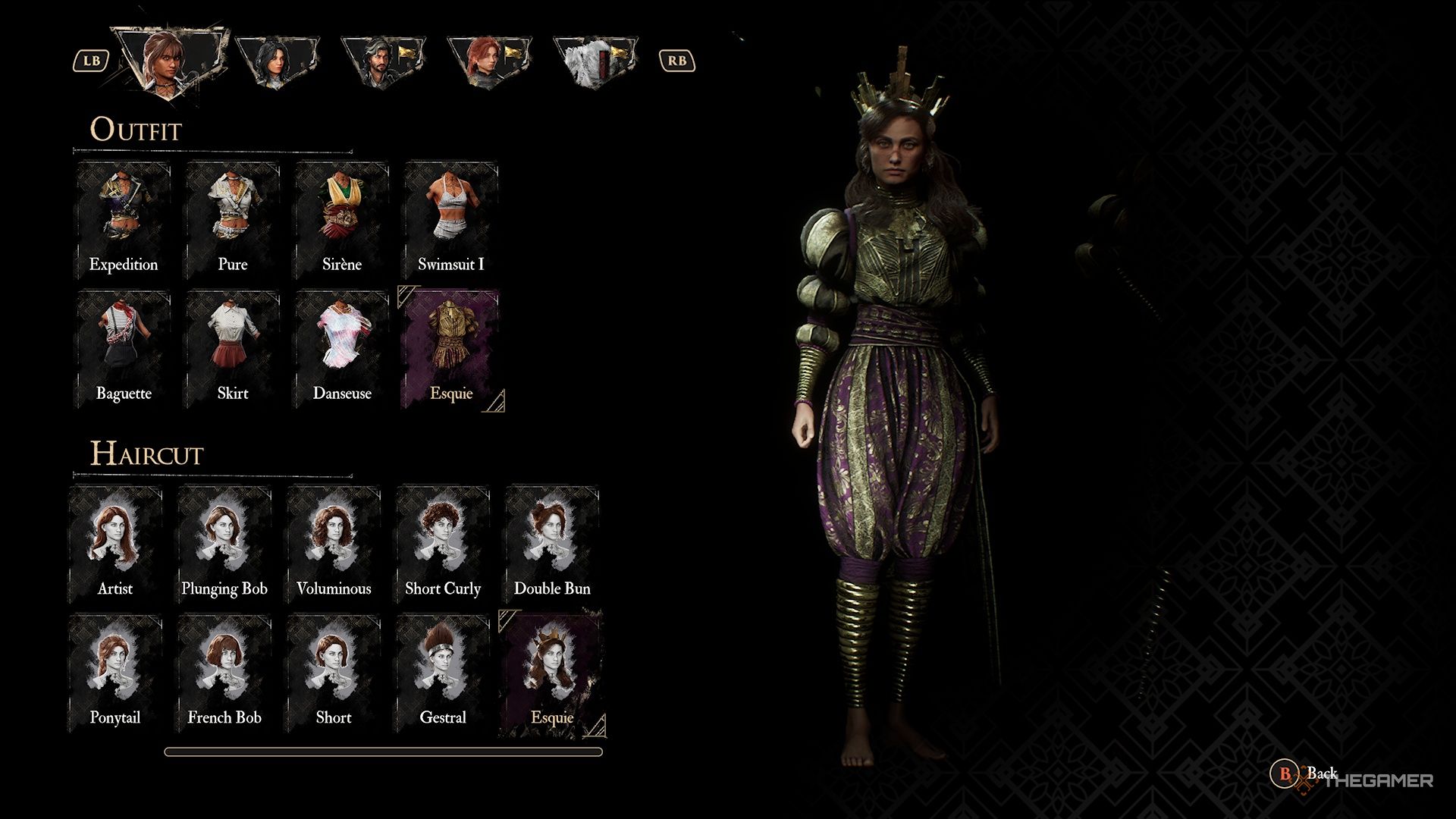The image size is (1456, 819).
Task: Pick the Voluminous haircut
Action: 334,544
